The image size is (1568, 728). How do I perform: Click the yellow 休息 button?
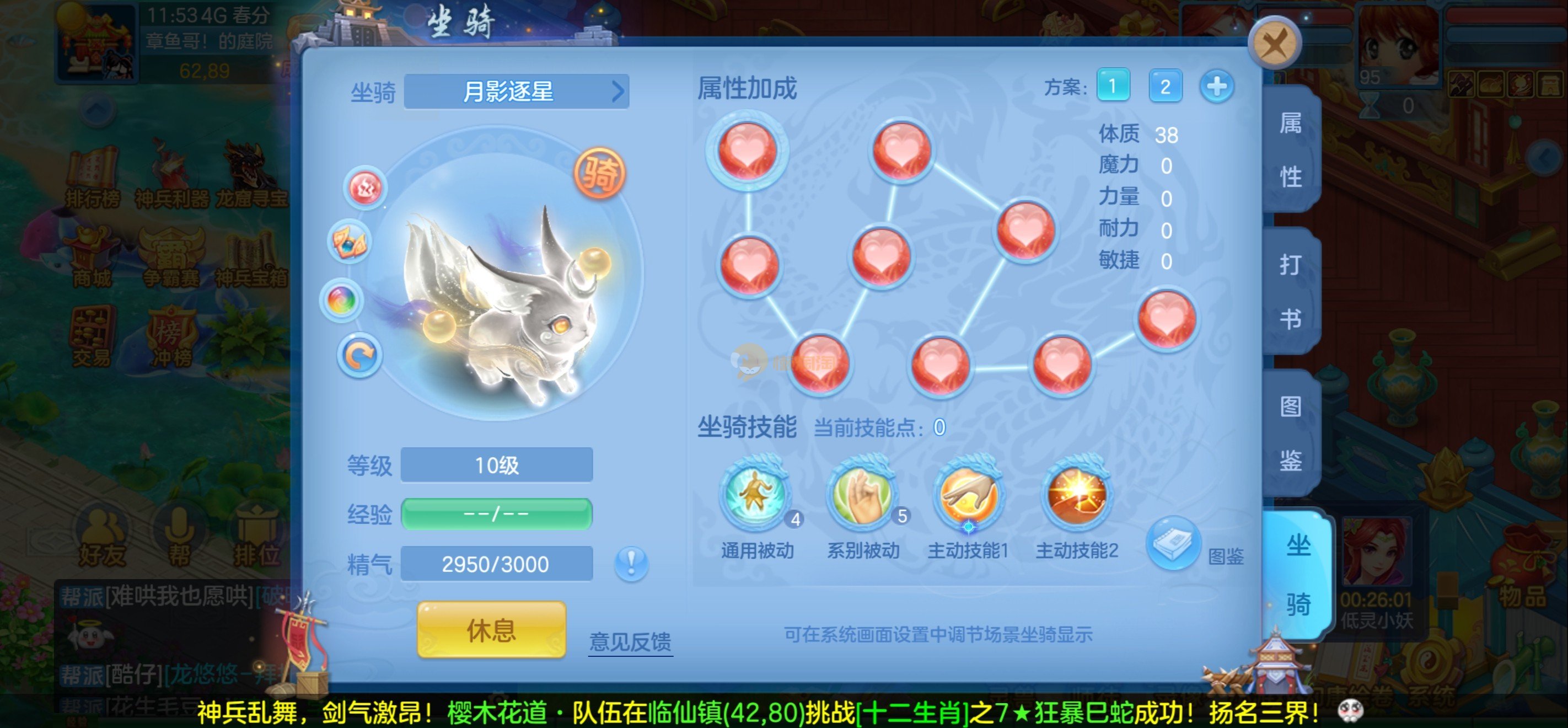491,630
